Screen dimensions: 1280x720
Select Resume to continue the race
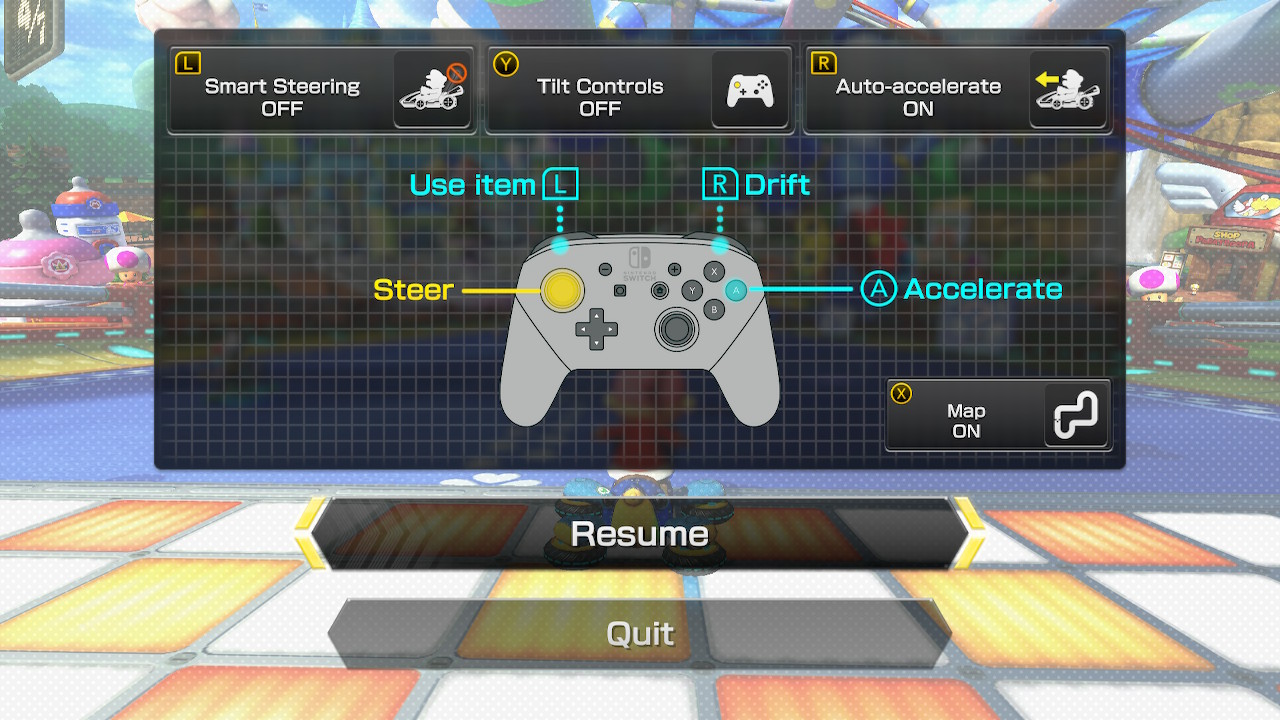click(640, 534)
